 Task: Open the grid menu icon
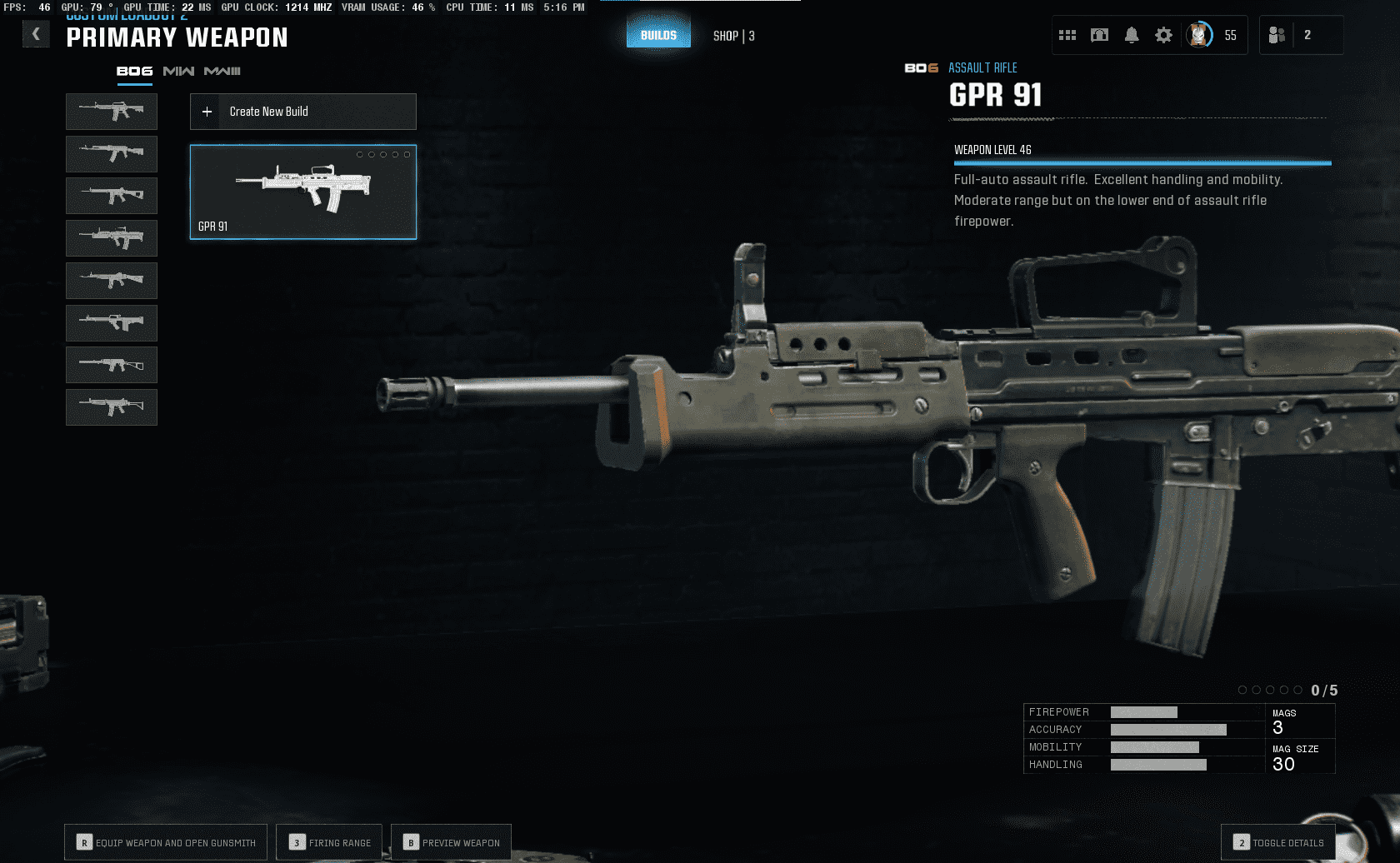pos(1067,35)
